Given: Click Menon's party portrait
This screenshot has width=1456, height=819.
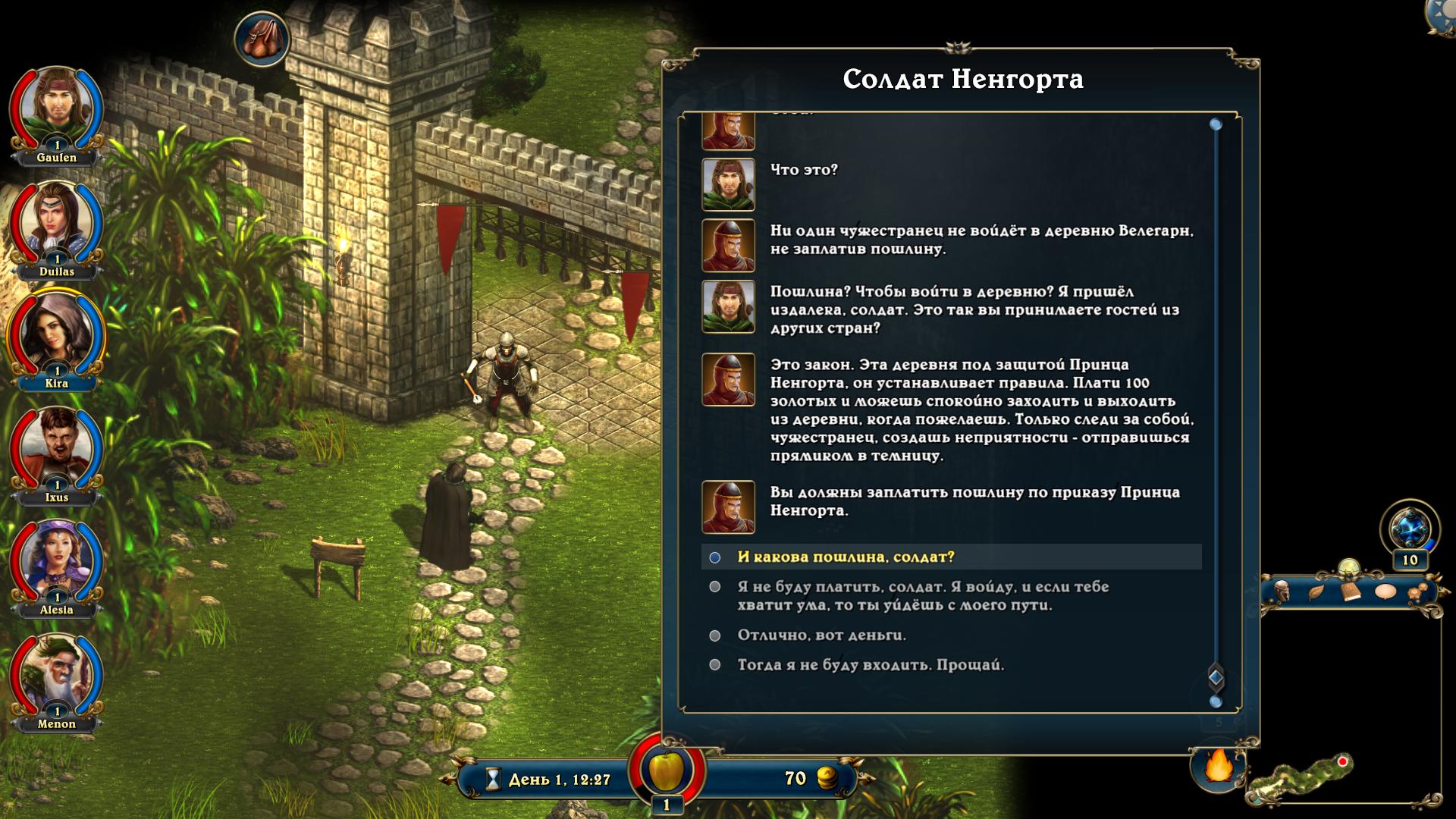Looking at the screenshot, I should [x=56, y=675].
